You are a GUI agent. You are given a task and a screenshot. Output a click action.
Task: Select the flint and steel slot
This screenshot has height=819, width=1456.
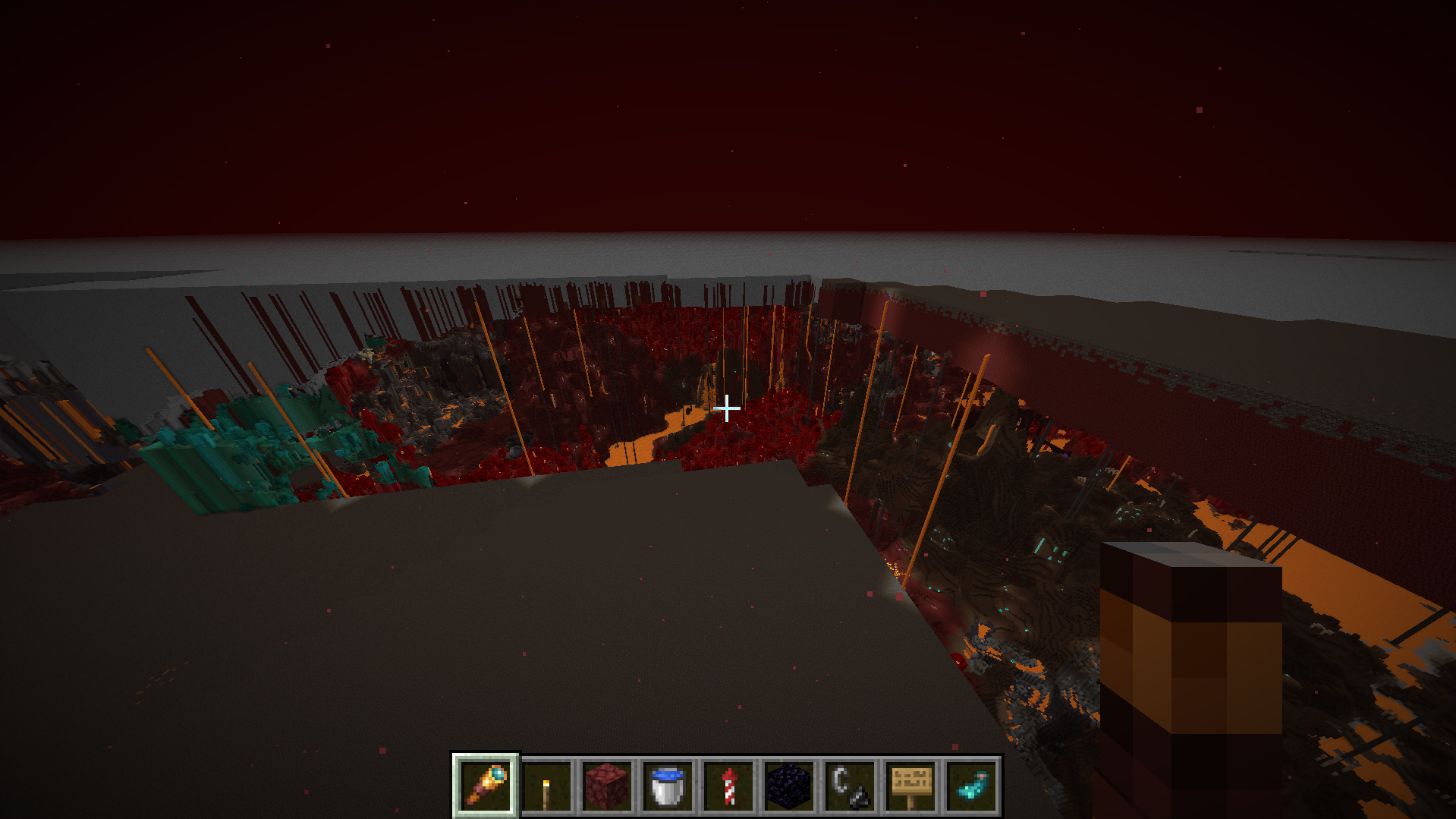pyautogui.click(x=850, y=786)
